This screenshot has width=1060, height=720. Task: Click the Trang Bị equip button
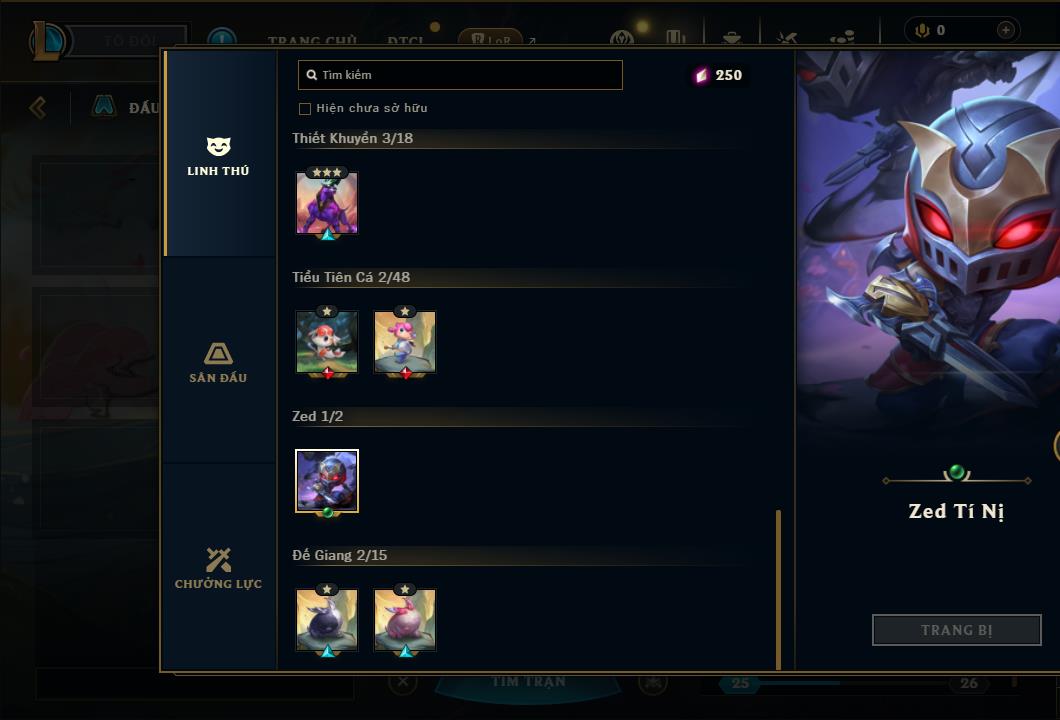[957, 630]
